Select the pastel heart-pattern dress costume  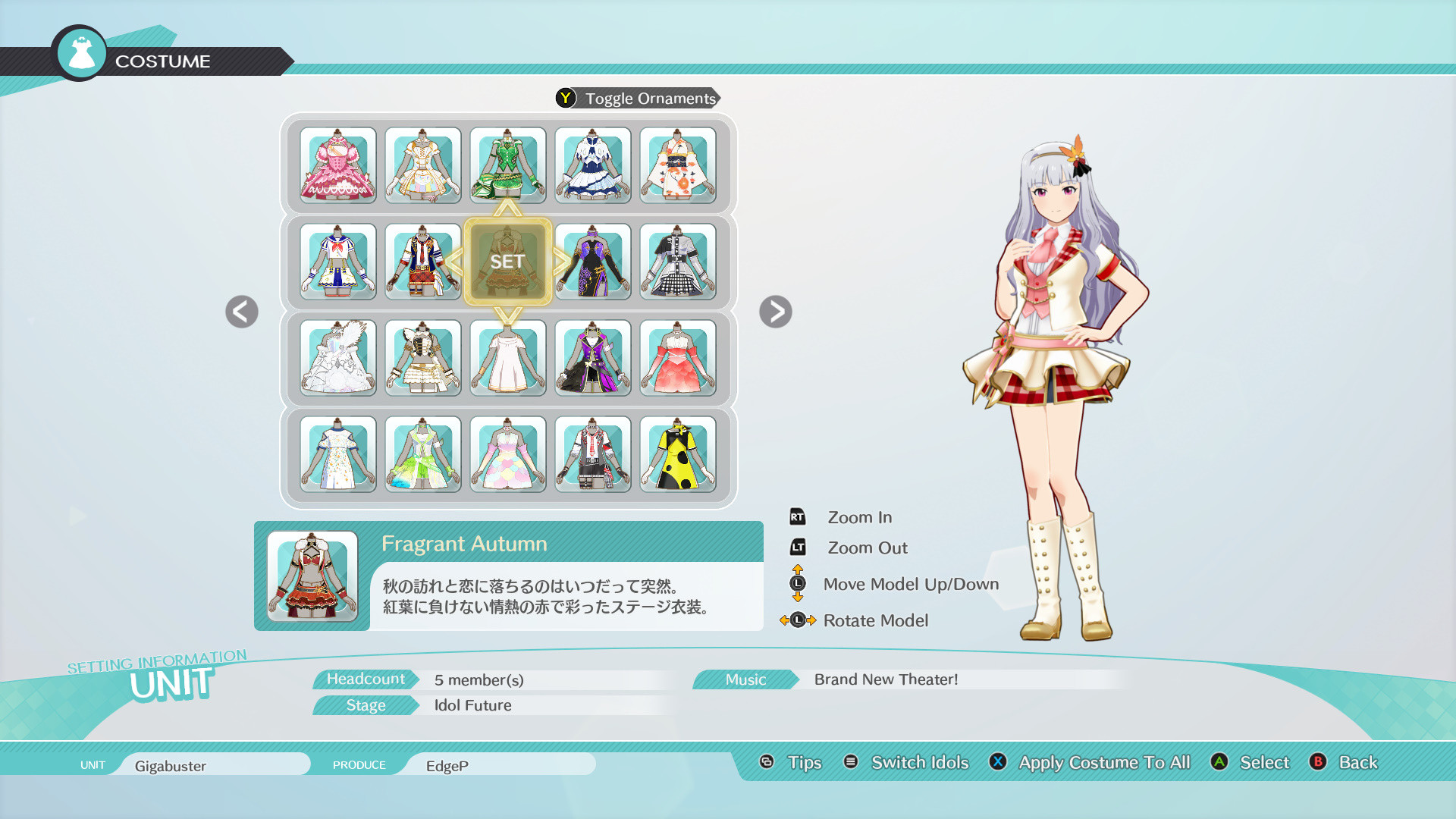508,454
